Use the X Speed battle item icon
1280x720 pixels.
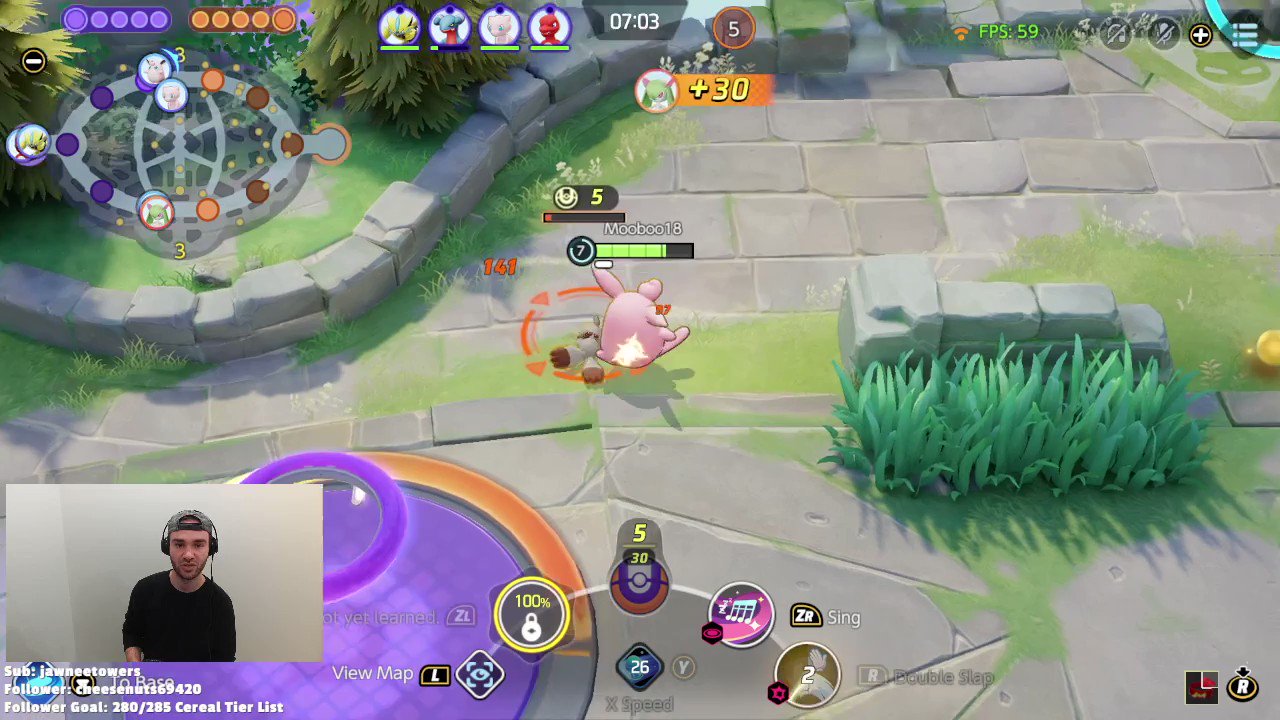click(x=640, y=667)
